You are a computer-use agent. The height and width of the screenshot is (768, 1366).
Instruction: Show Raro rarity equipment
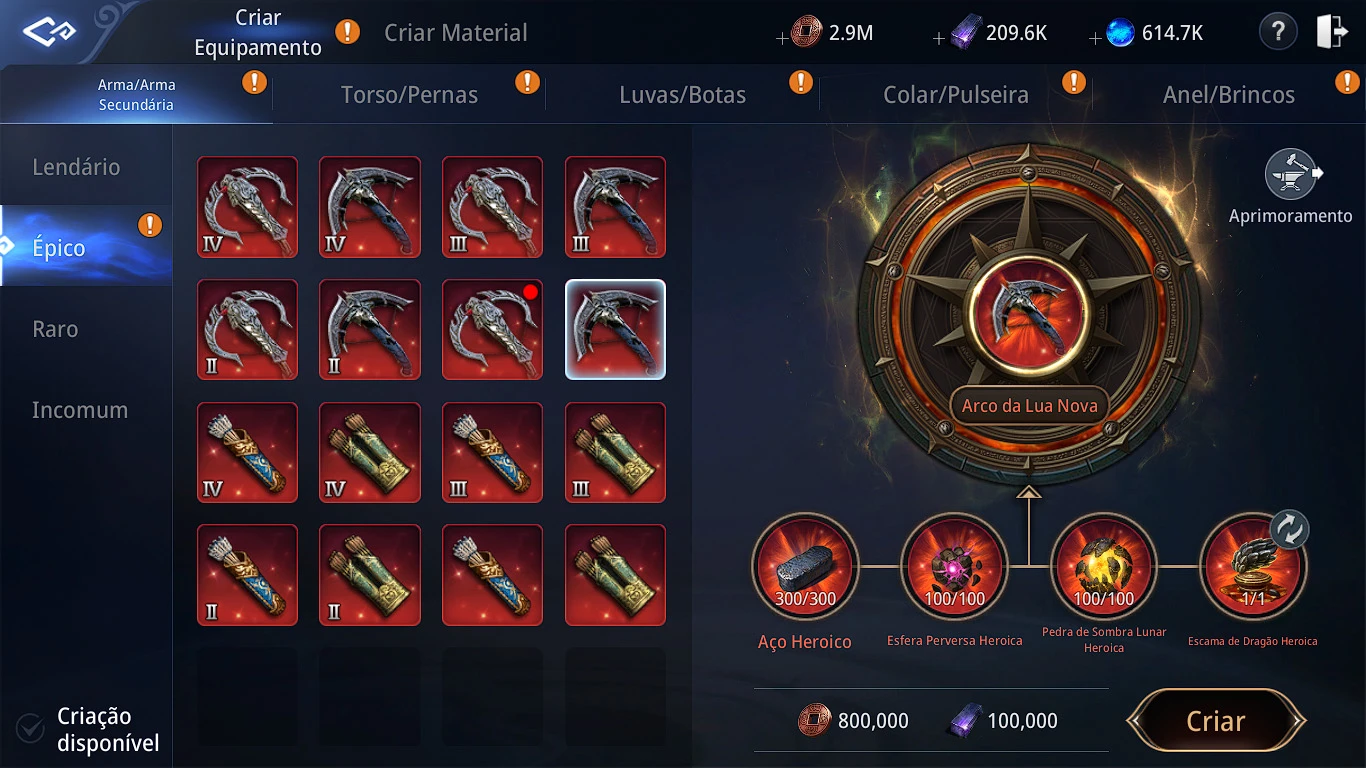pos(55,329)
